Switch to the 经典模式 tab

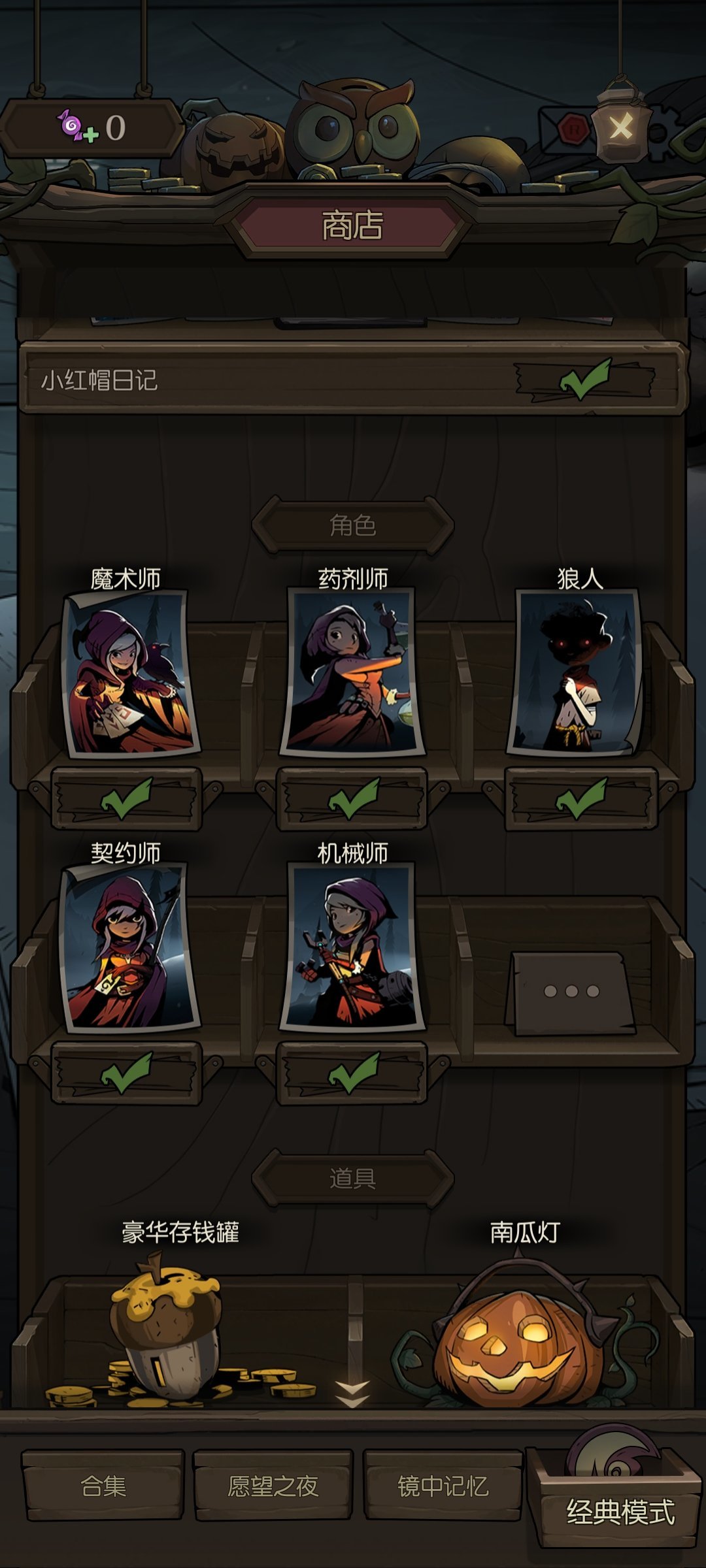[x=620, y=1511]
